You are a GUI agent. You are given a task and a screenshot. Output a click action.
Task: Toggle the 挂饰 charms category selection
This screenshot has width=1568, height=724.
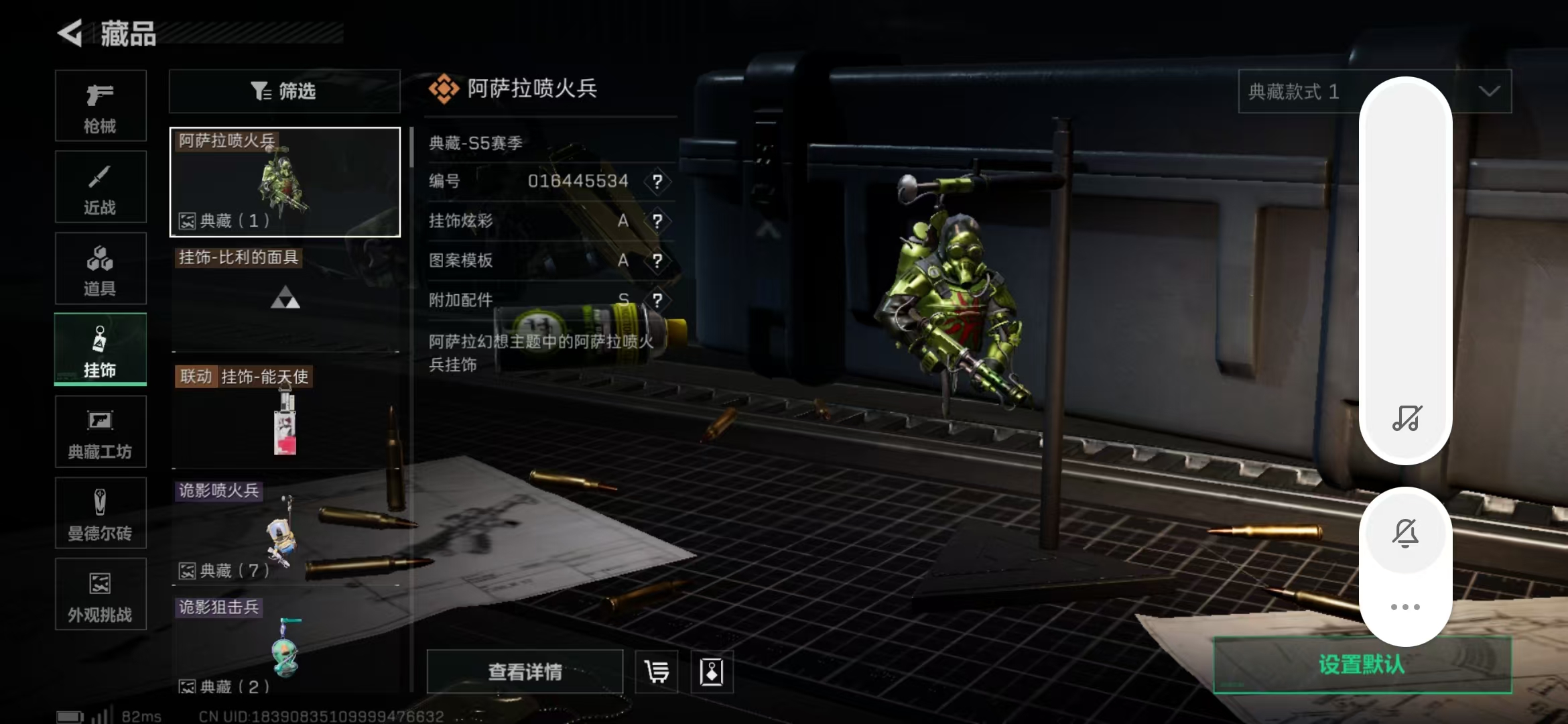pyautogui.click(x=101, y=349)
